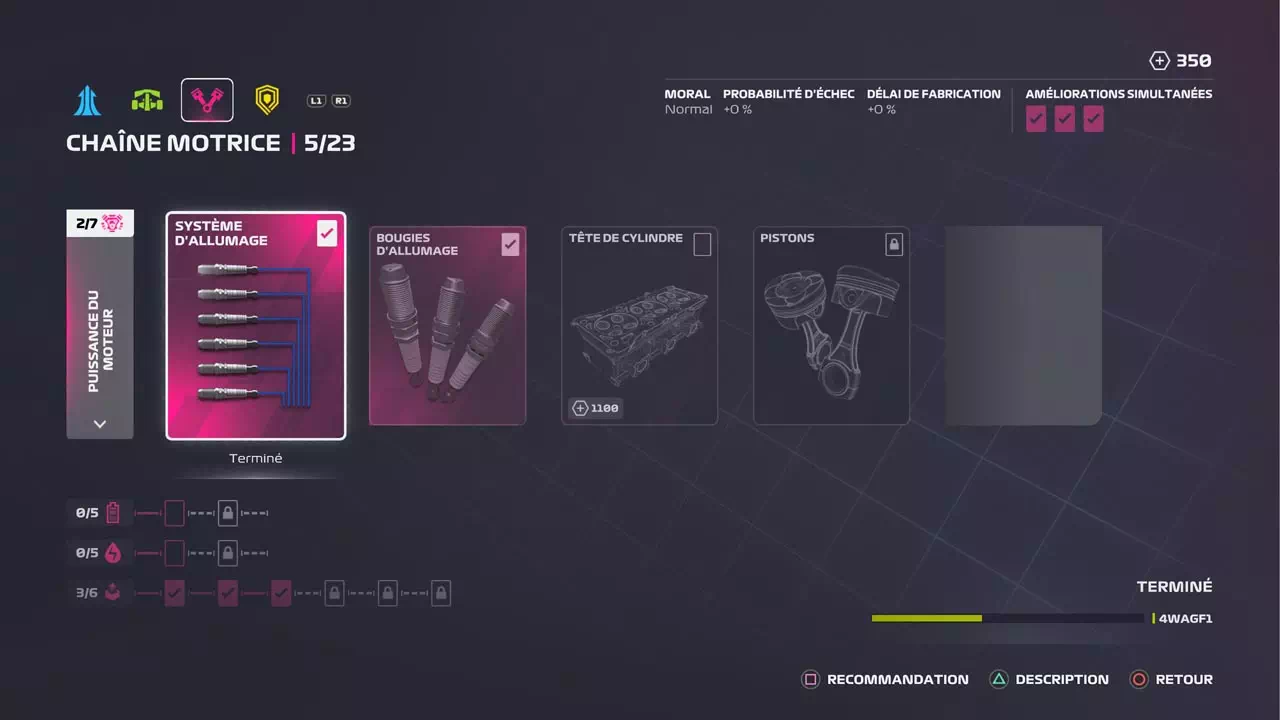Select the Tête de cylindre upgrade card

(x=639, y=326)
